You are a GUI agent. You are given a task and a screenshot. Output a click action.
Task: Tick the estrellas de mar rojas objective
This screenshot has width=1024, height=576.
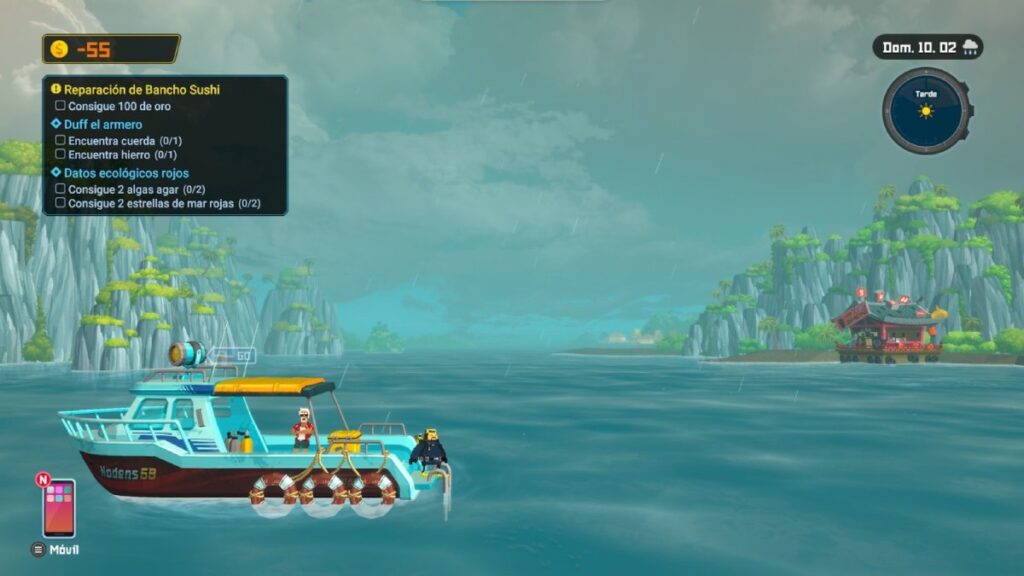point(61,203)
